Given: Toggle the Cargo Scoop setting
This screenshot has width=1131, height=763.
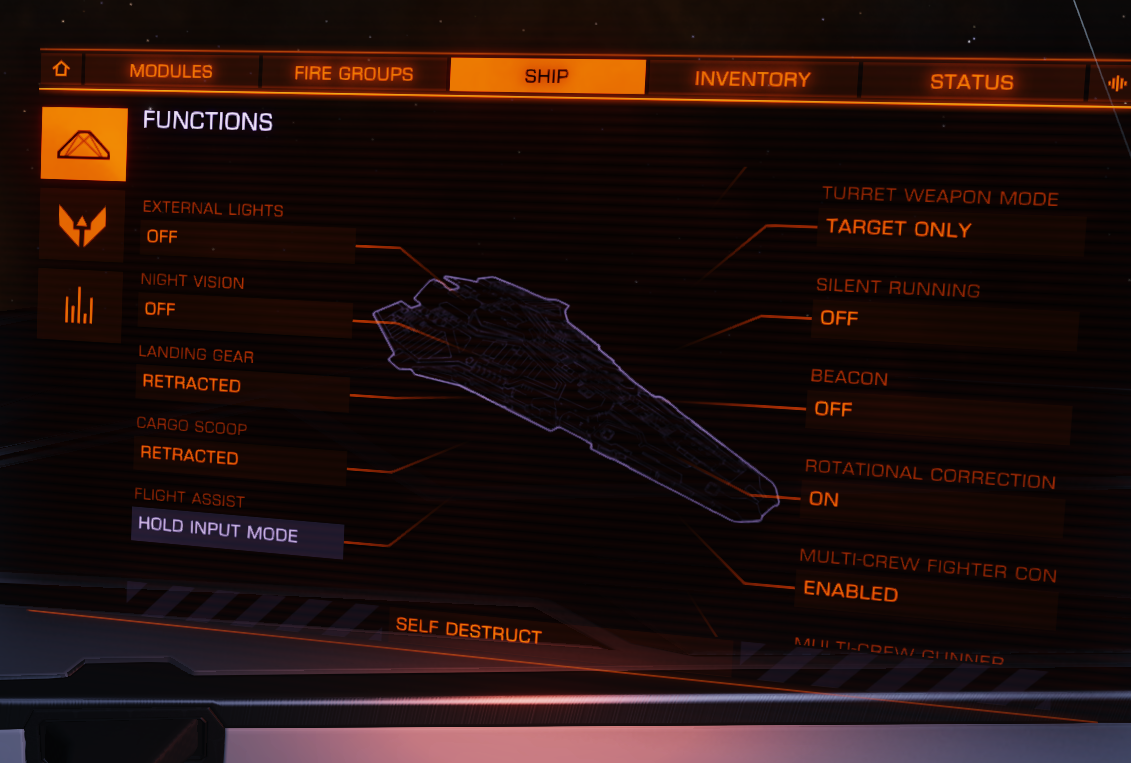Looking at the screenshot, I should click(240, 460).
